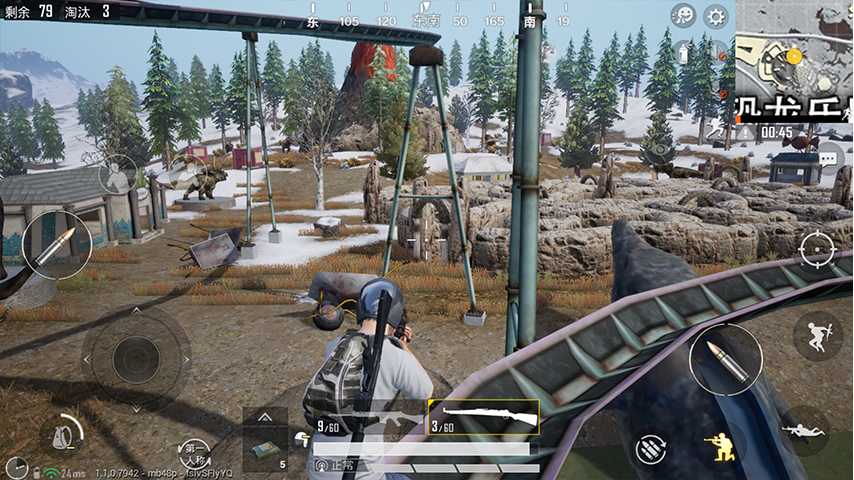Select the rifle slot showing 3/60 ammo
Screen dimensions: 854x480
pos(483,417)
